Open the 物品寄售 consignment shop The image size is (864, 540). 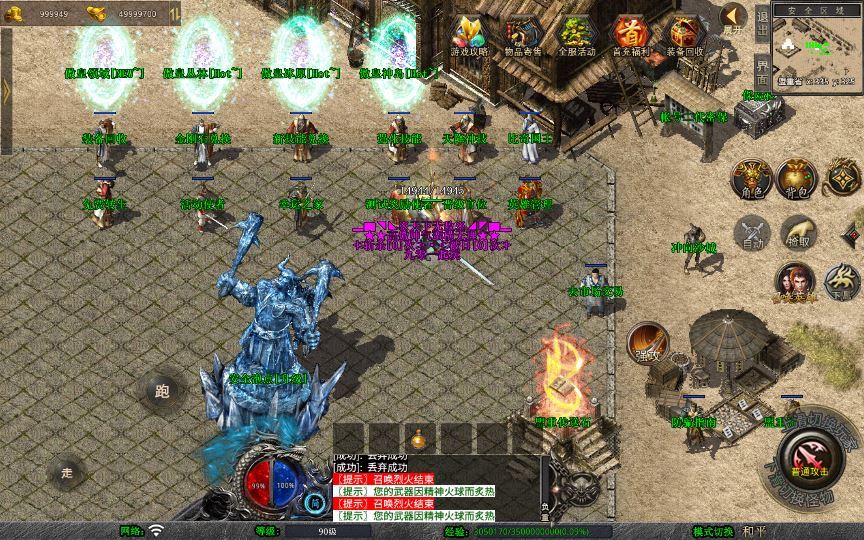[x=523, y=34]
